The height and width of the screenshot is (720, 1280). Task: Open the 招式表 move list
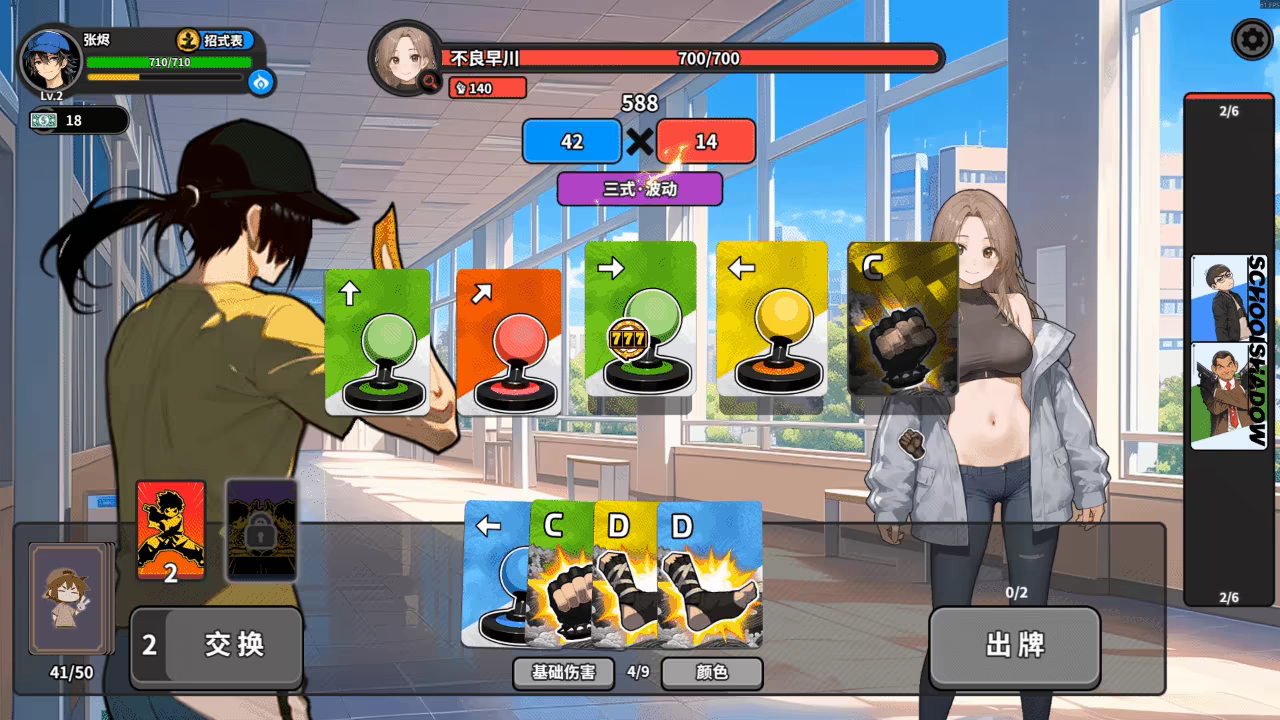pos(215,41)
